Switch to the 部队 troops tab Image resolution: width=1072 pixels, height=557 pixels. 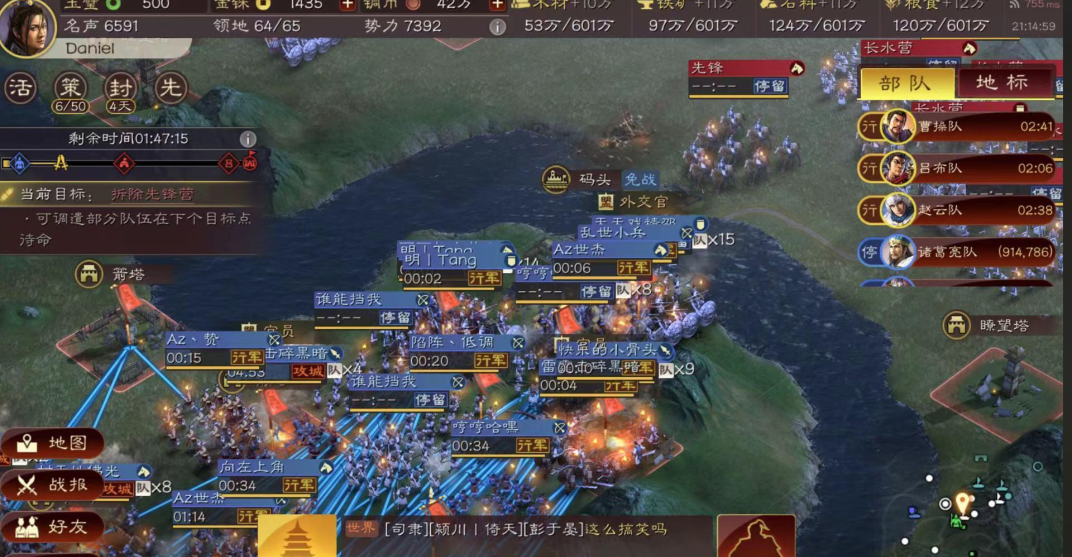pyautogui.click(x=906, y=83)
